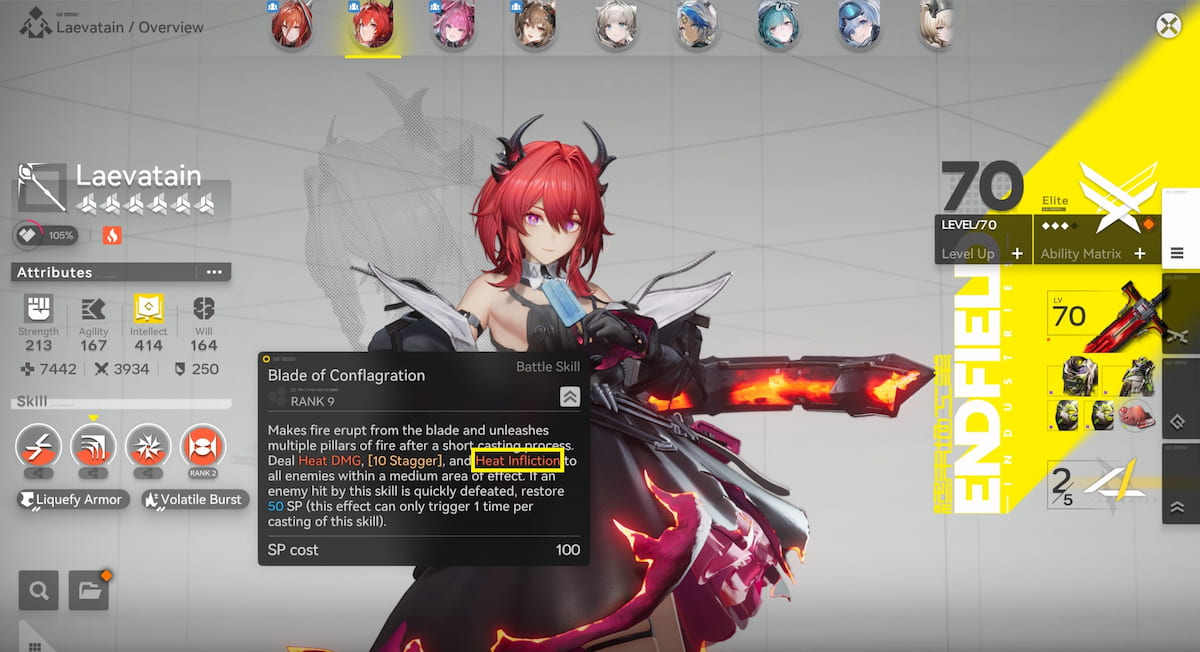This screenshot has height=652, width=1200.
Task: Expand the Attributes details with the three-dot button
Action: (x=214, y=272)
